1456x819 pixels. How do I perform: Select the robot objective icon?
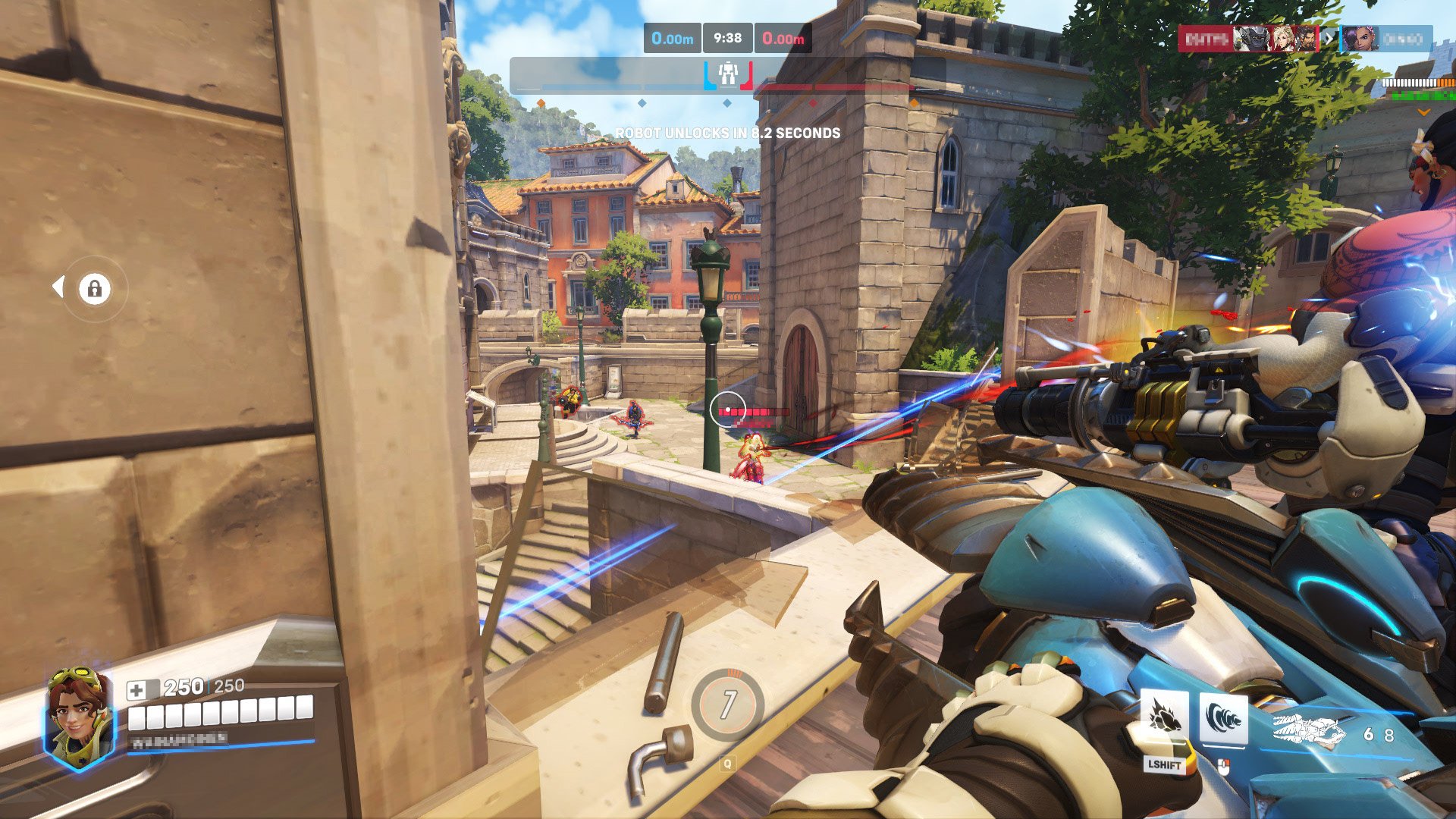coord(728,74)
